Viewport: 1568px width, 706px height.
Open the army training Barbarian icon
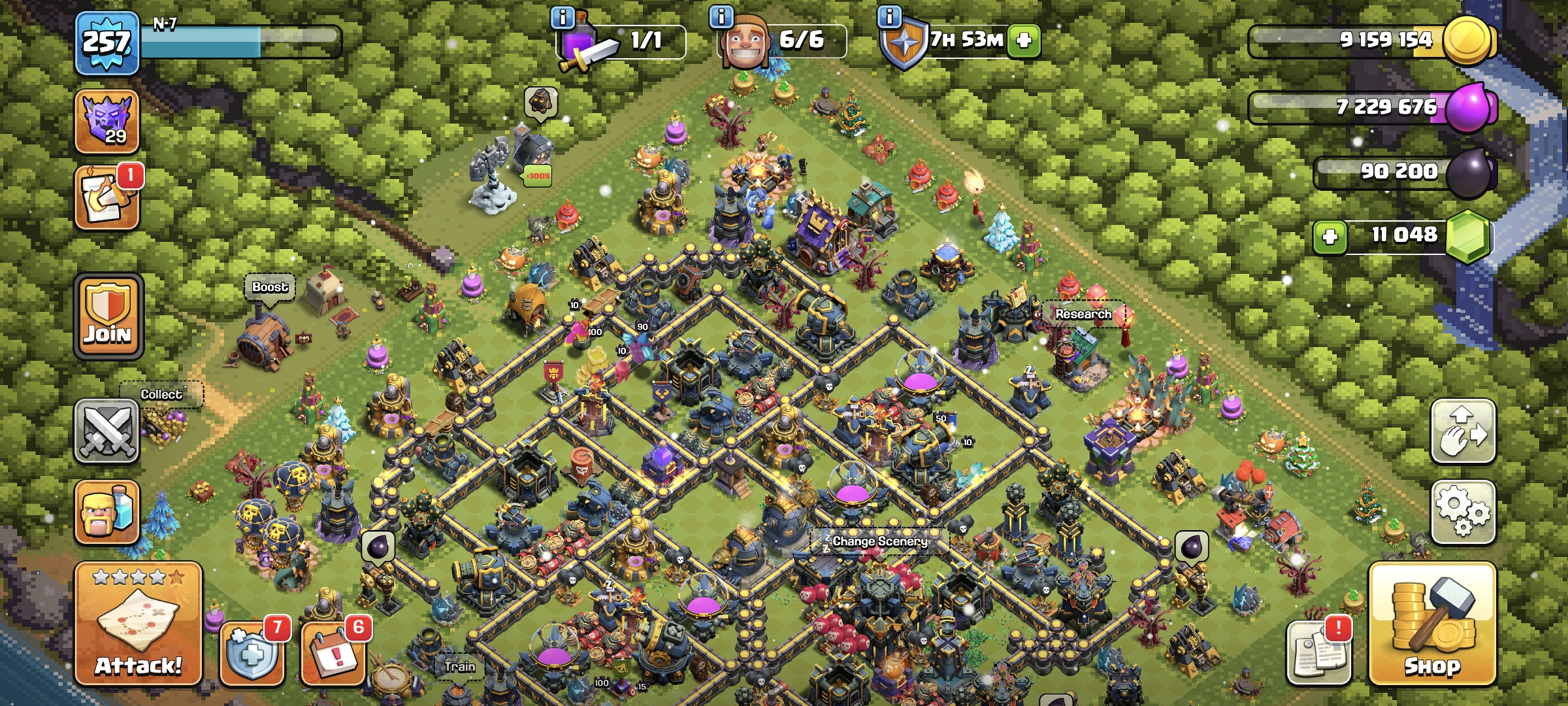(107, 513)
